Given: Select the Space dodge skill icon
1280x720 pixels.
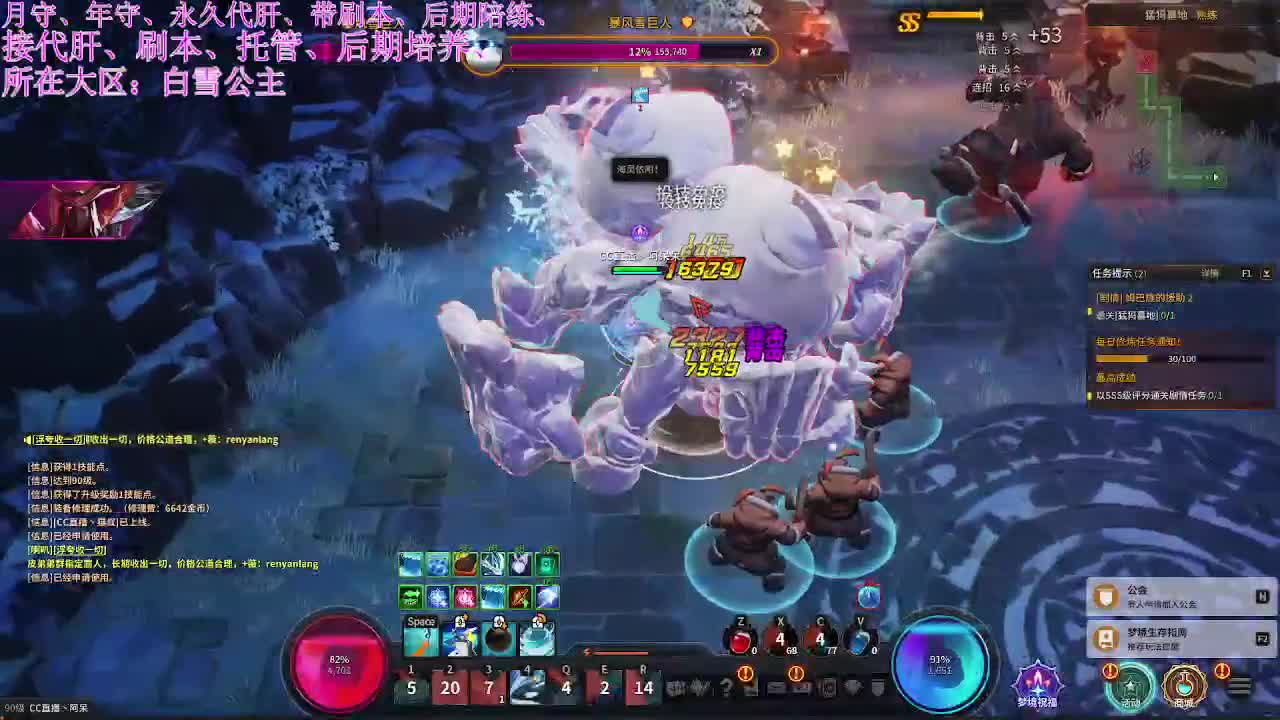Looking at the screenshot, I should 420,637.
